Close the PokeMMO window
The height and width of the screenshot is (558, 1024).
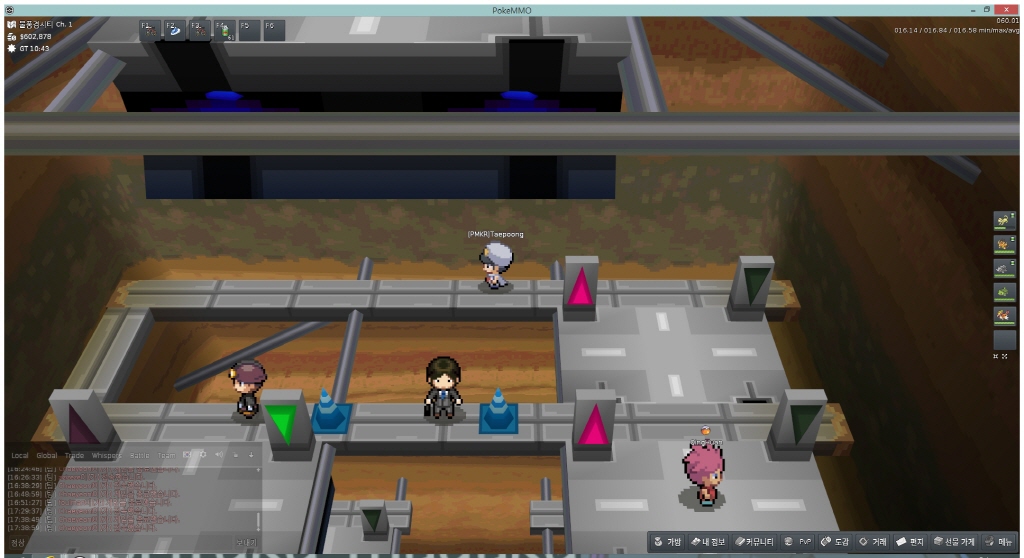(x=1006, y=8)
